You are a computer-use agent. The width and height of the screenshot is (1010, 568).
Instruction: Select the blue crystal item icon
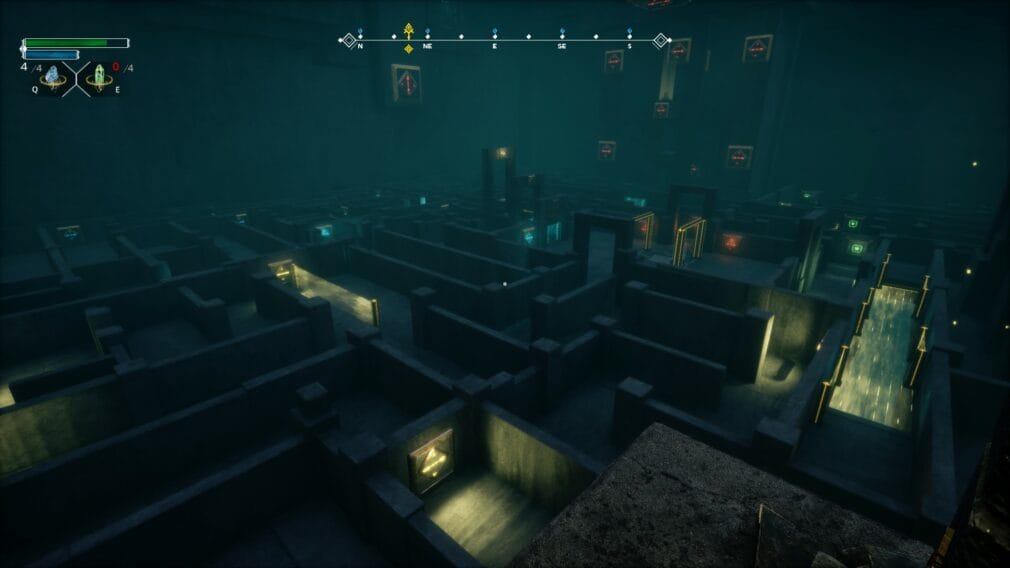tap(53, 76)
